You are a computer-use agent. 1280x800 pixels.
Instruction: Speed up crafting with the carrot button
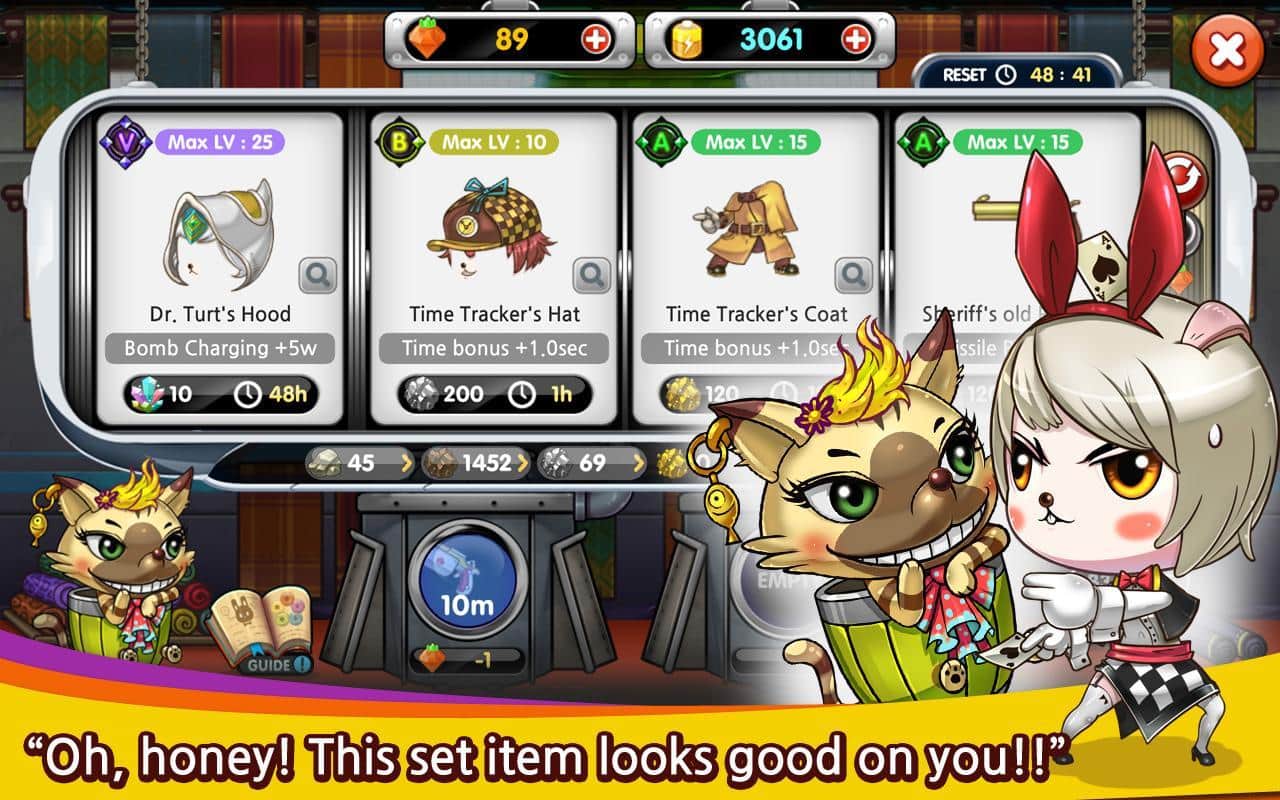(468, 660)
